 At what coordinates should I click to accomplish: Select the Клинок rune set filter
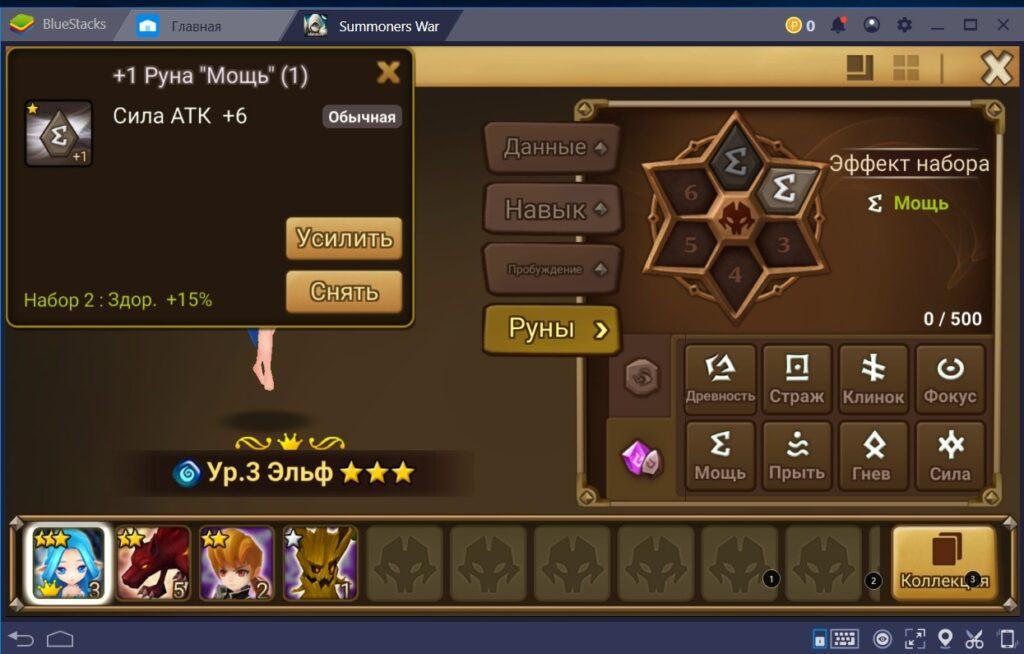(x=873, y=379)
